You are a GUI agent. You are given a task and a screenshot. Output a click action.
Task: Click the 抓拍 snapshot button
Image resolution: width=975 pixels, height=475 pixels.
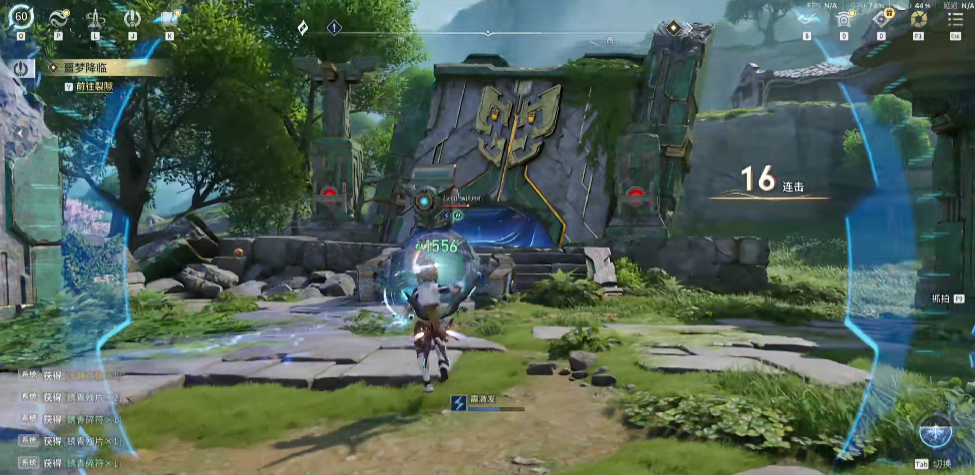938,299
